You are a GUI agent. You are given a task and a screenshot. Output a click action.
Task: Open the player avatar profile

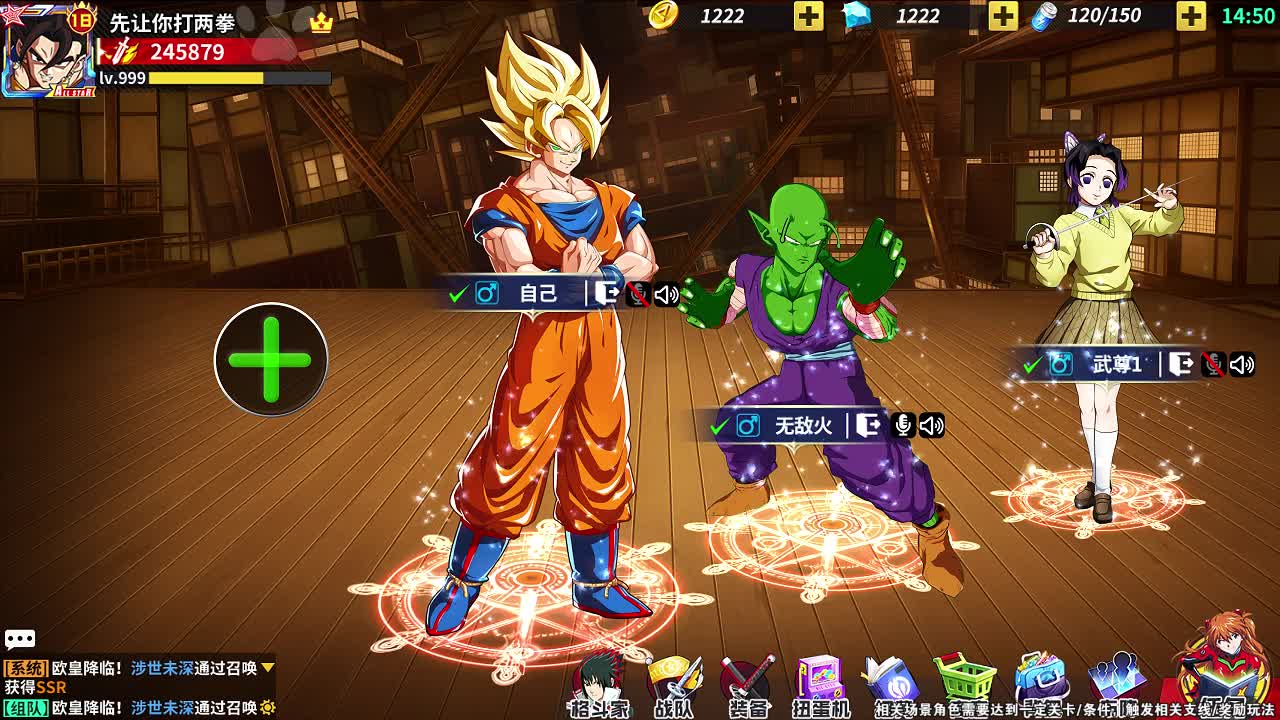(x=48, y=52)
